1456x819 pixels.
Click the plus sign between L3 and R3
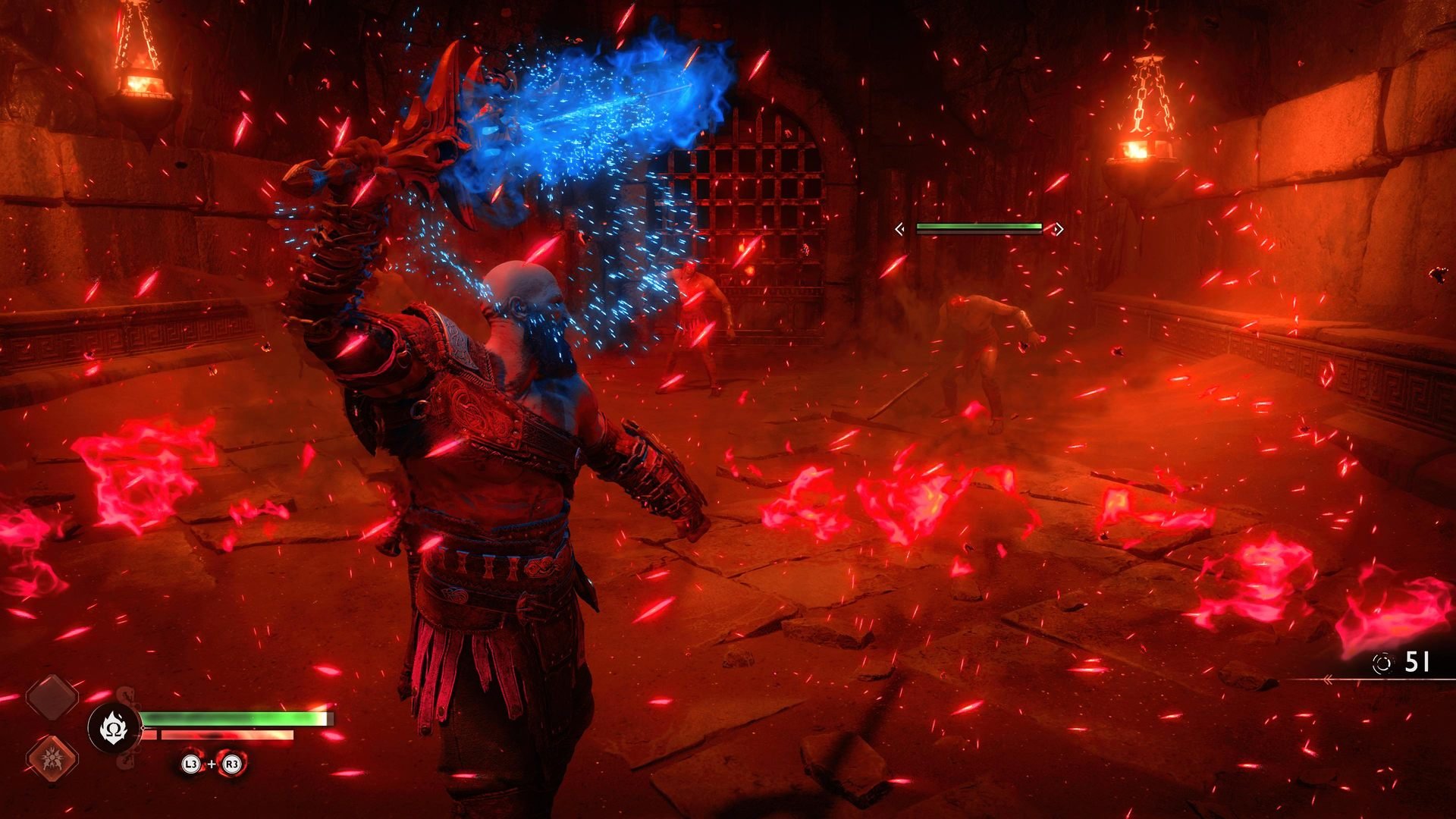click(212, 764)
